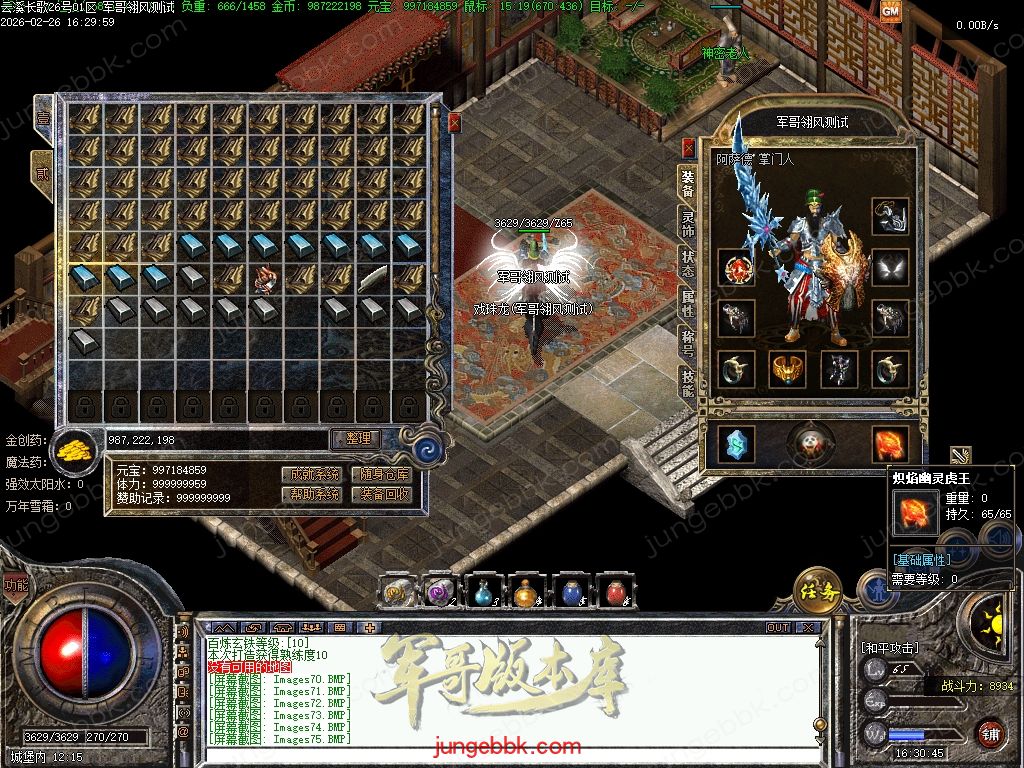Viewport: 1024px width, 768px height.
Task: Open the 装备回收 equipment recycling
Action: (385, 494)
